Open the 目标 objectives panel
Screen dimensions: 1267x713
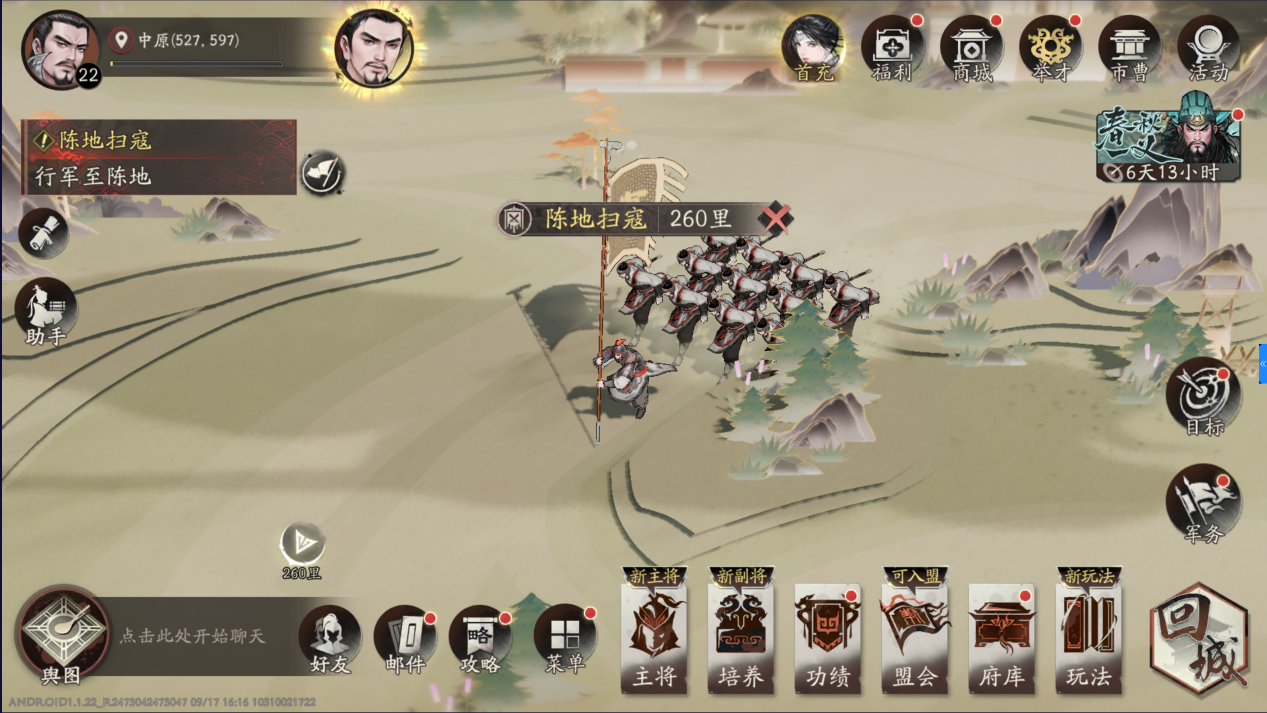pos(1203,398)
